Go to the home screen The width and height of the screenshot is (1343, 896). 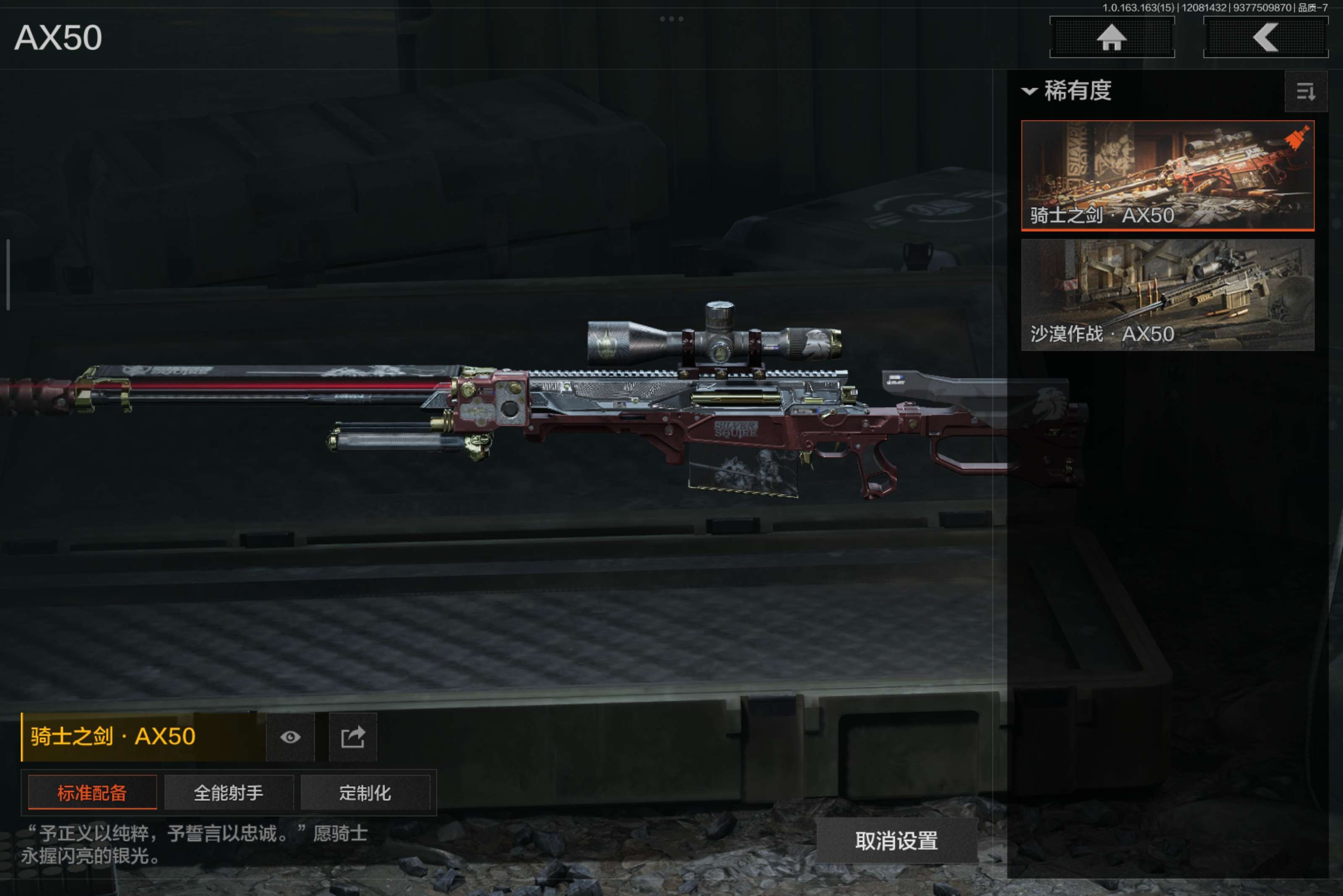pyautogui.click(x=1111, y=38)
